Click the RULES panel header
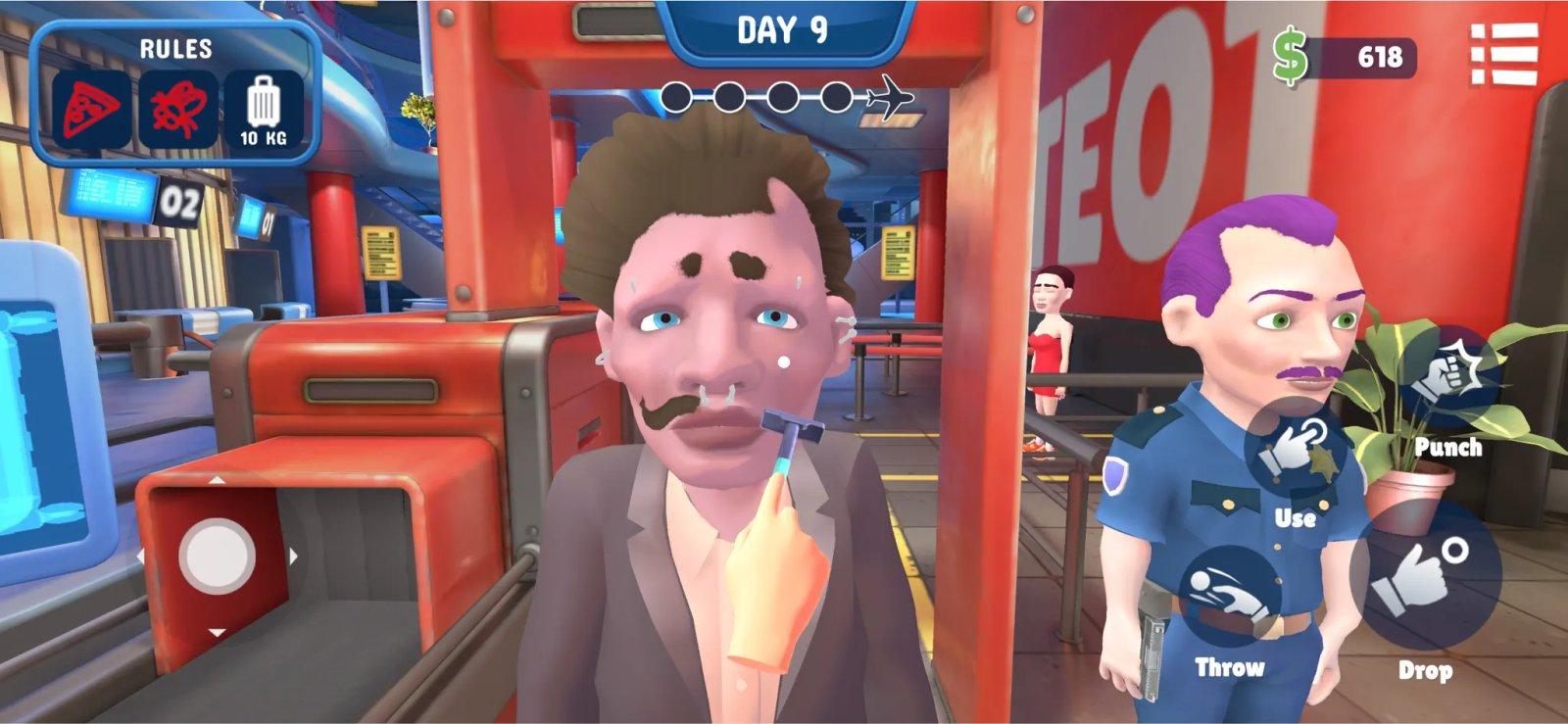The image size is (1568, 724). coord(177,47)
